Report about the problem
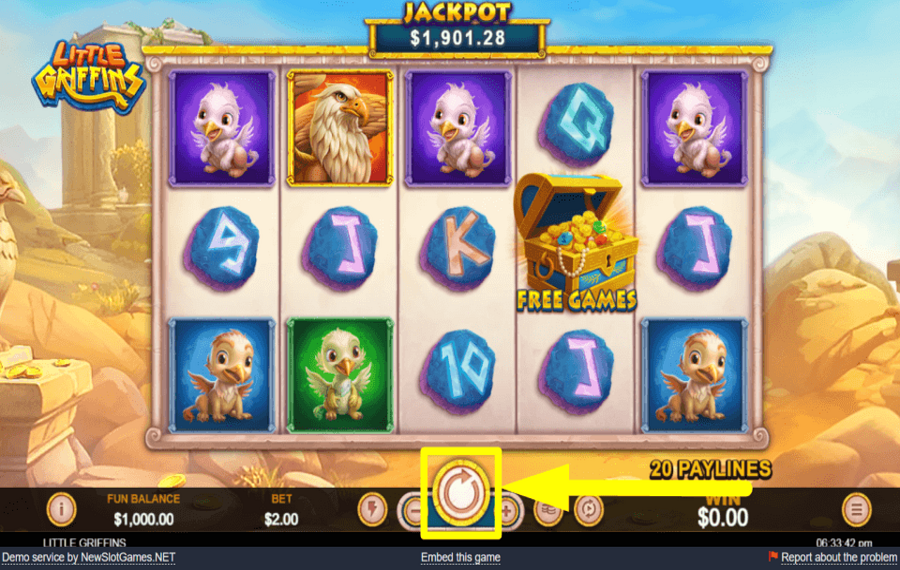 click(838, 557)
